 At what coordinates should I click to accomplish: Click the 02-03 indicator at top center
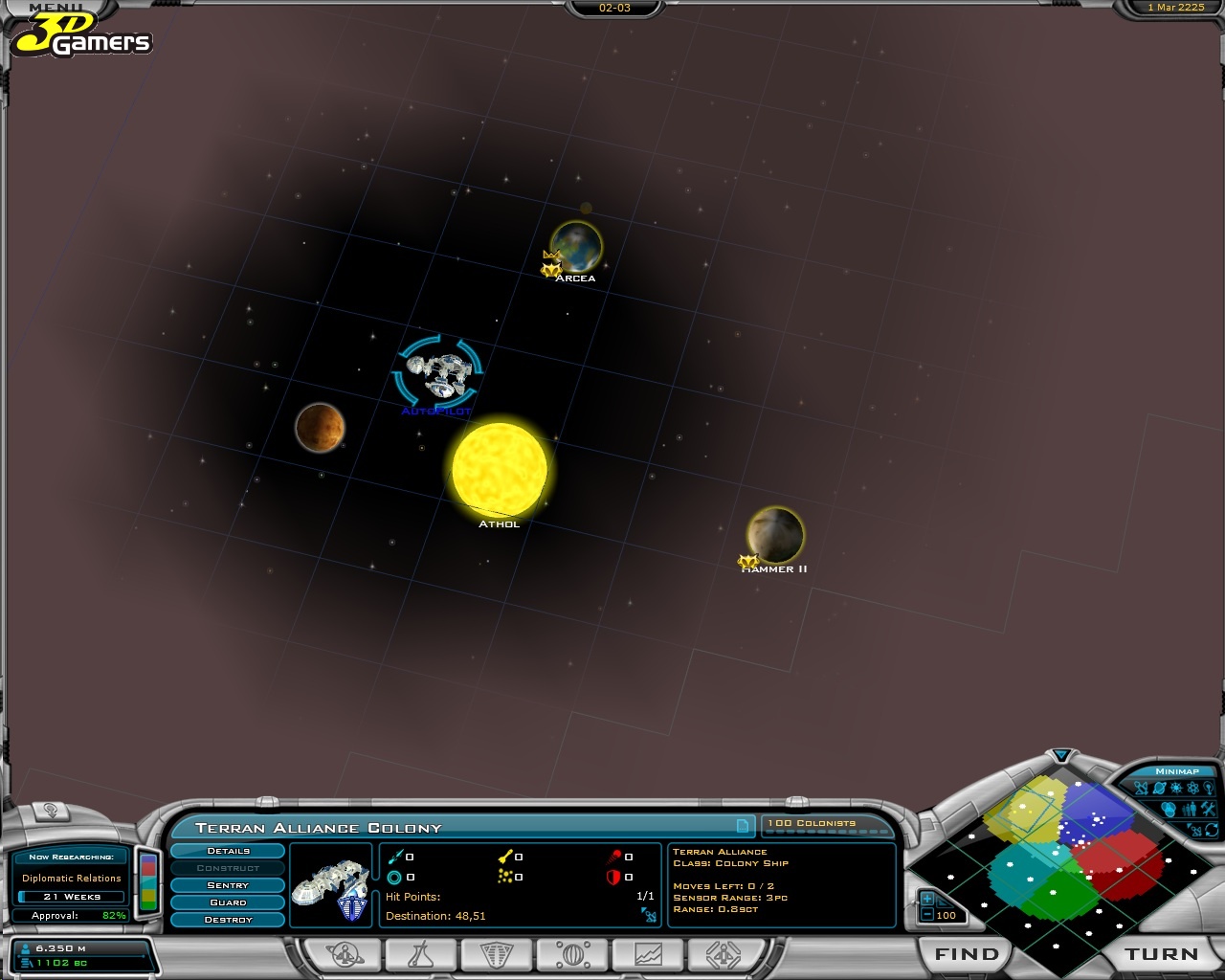[615, 9]
